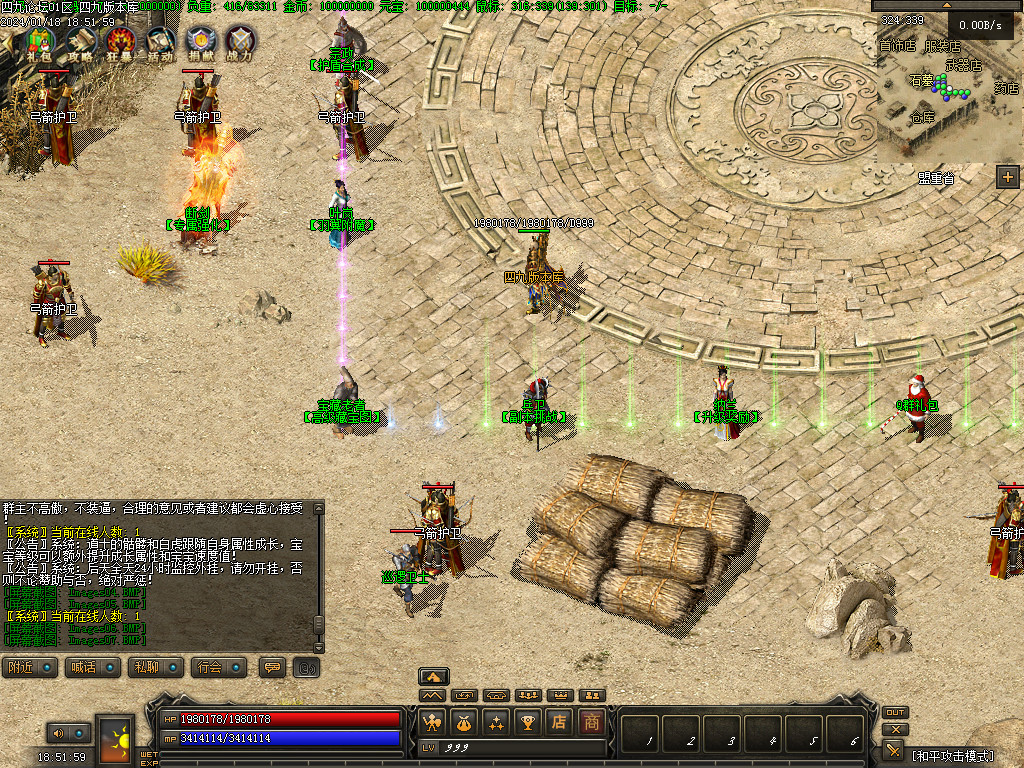Toggle the sound speaker button
Viewport: 1024px width, 768px height.
[x=58, y=733]
